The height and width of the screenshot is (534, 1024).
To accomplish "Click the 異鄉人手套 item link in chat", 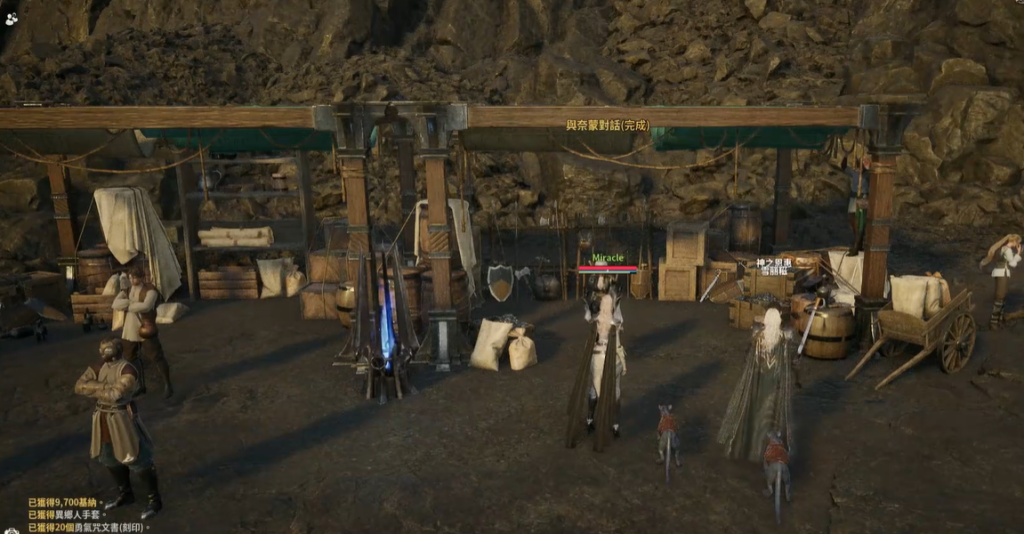I will pos(79,515).
